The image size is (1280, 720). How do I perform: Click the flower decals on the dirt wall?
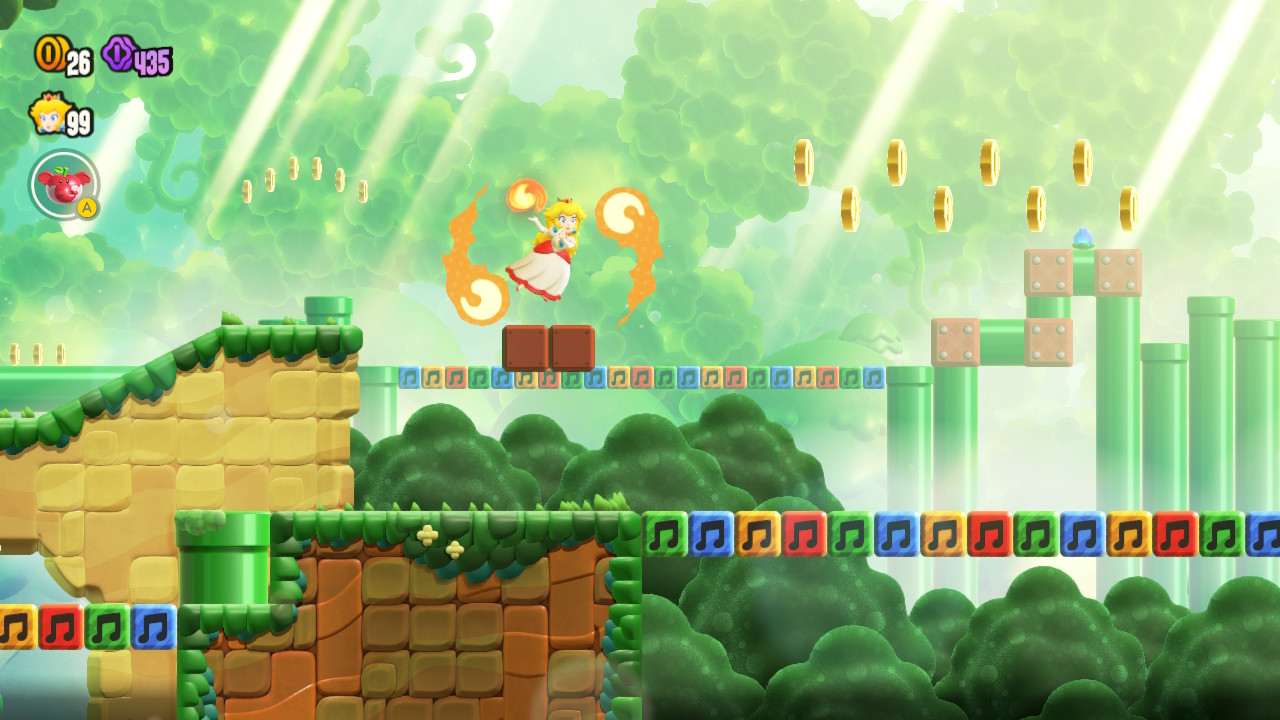[440, 543]
